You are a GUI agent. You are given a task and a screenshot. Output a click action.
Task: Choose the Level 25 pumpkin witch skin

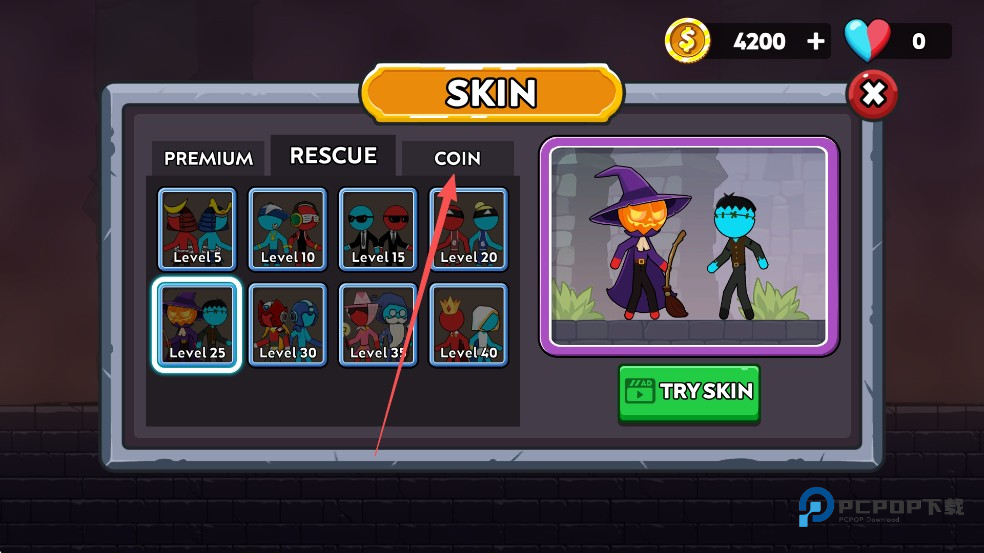[197, 325]
